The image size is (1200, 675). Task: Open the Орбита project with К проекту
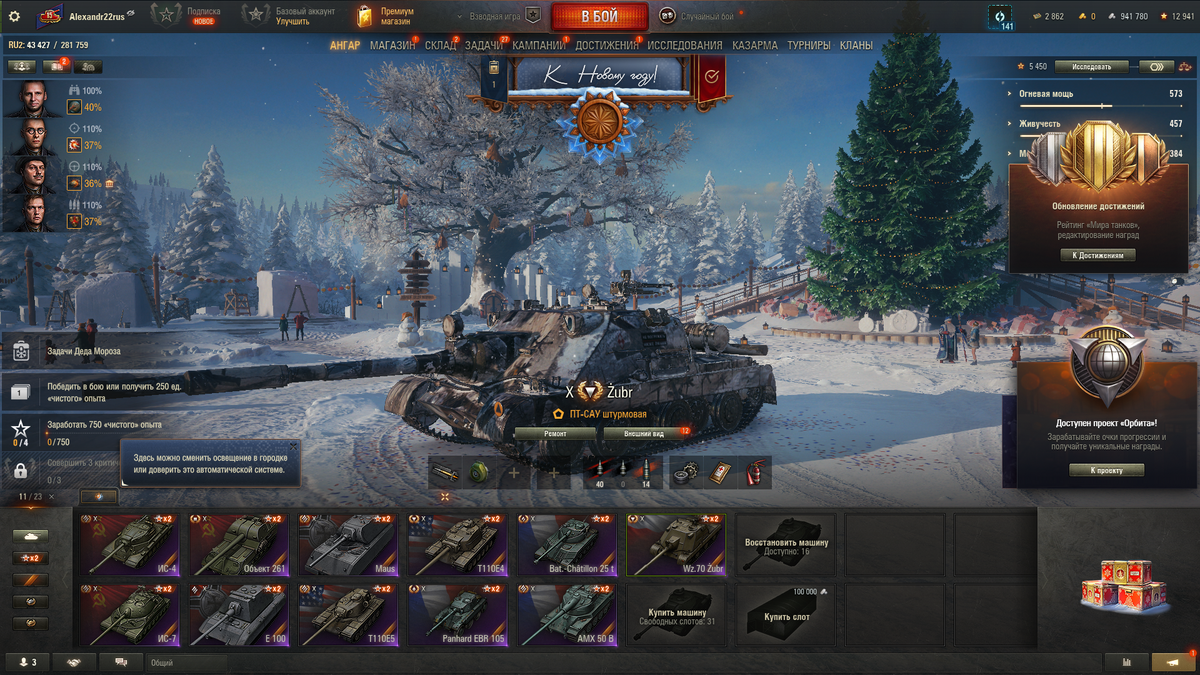tap(1106, 470)
